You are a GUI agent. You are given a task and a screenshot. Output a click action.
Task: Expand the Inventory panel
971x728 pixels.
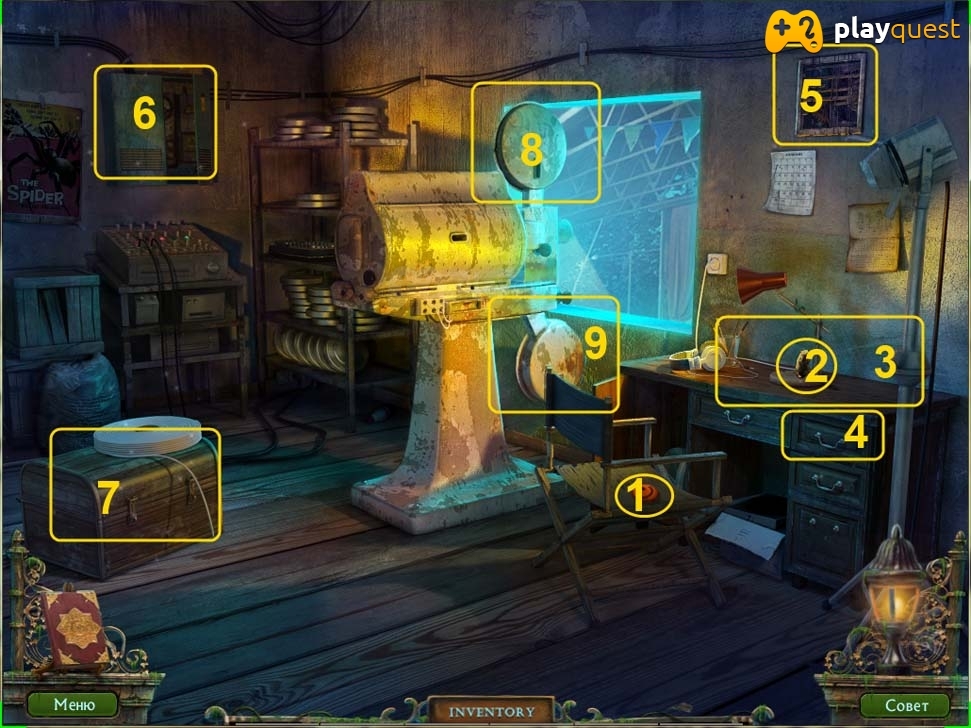(491, 711)
